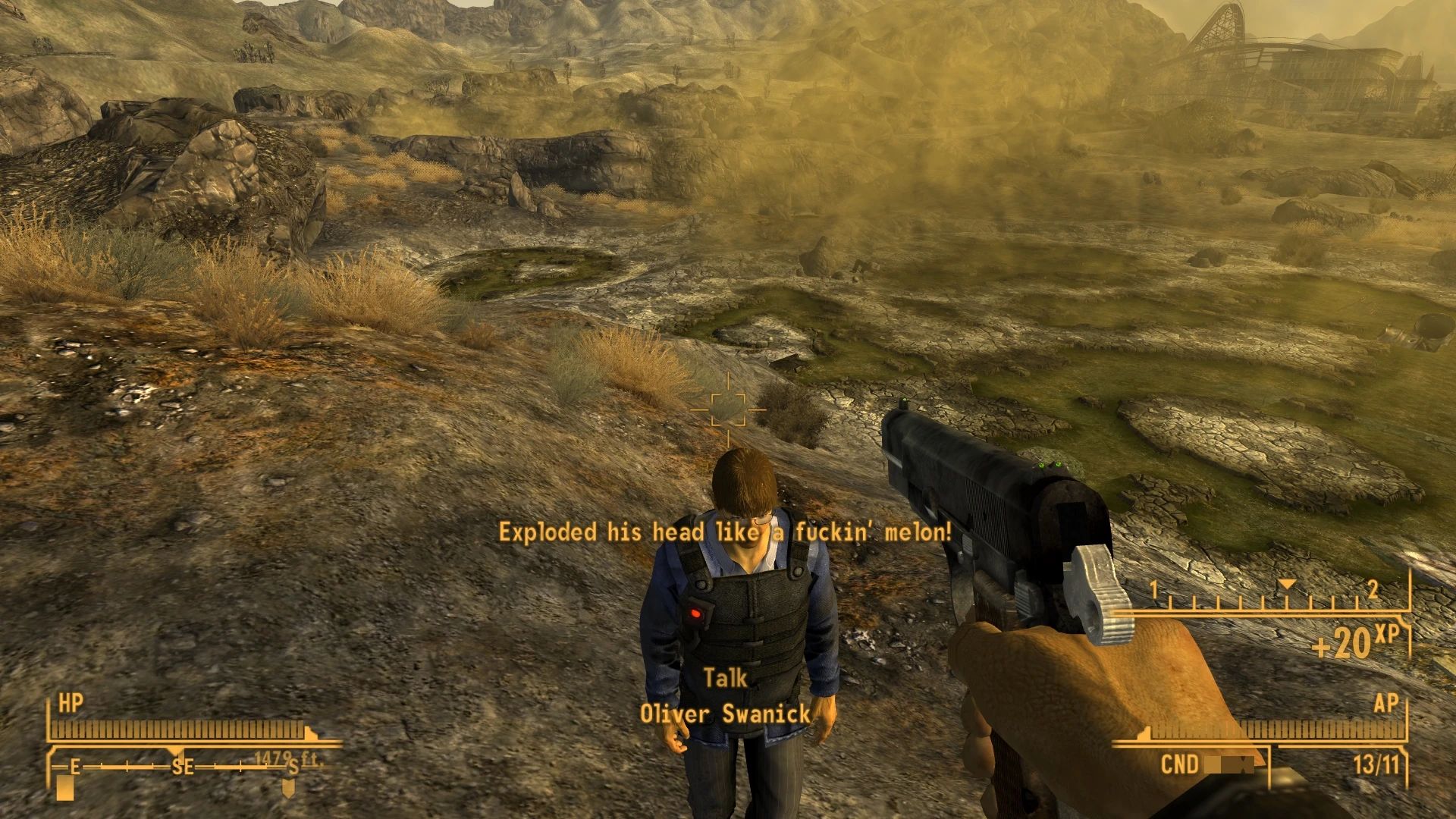Select the Talk prompt for Oliver Swanick
The width and height of the screenshot is (1456, 819).
(x=725, y=678)
